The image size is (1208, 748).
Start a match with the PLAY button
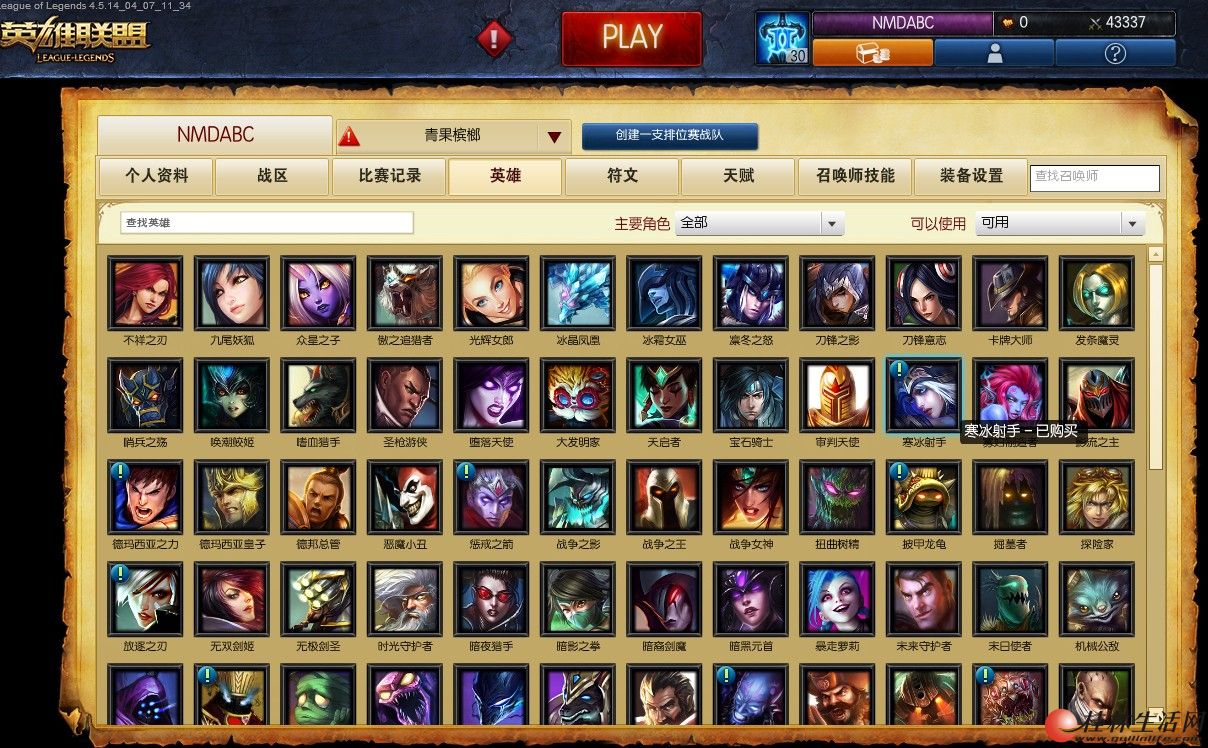pyautogui.click(x=631, y=38)
